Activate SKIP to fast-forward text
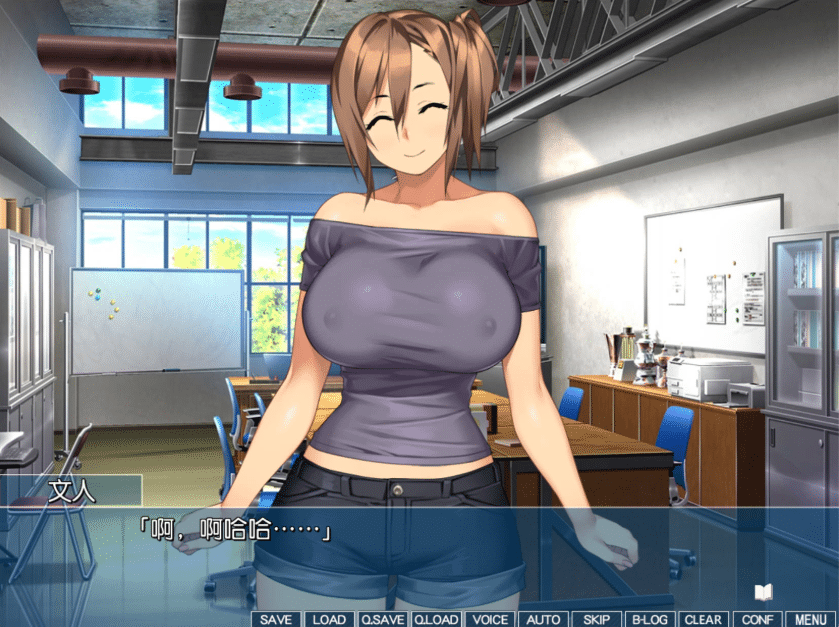This screenshot has width=839, height=627. point(596,619)
